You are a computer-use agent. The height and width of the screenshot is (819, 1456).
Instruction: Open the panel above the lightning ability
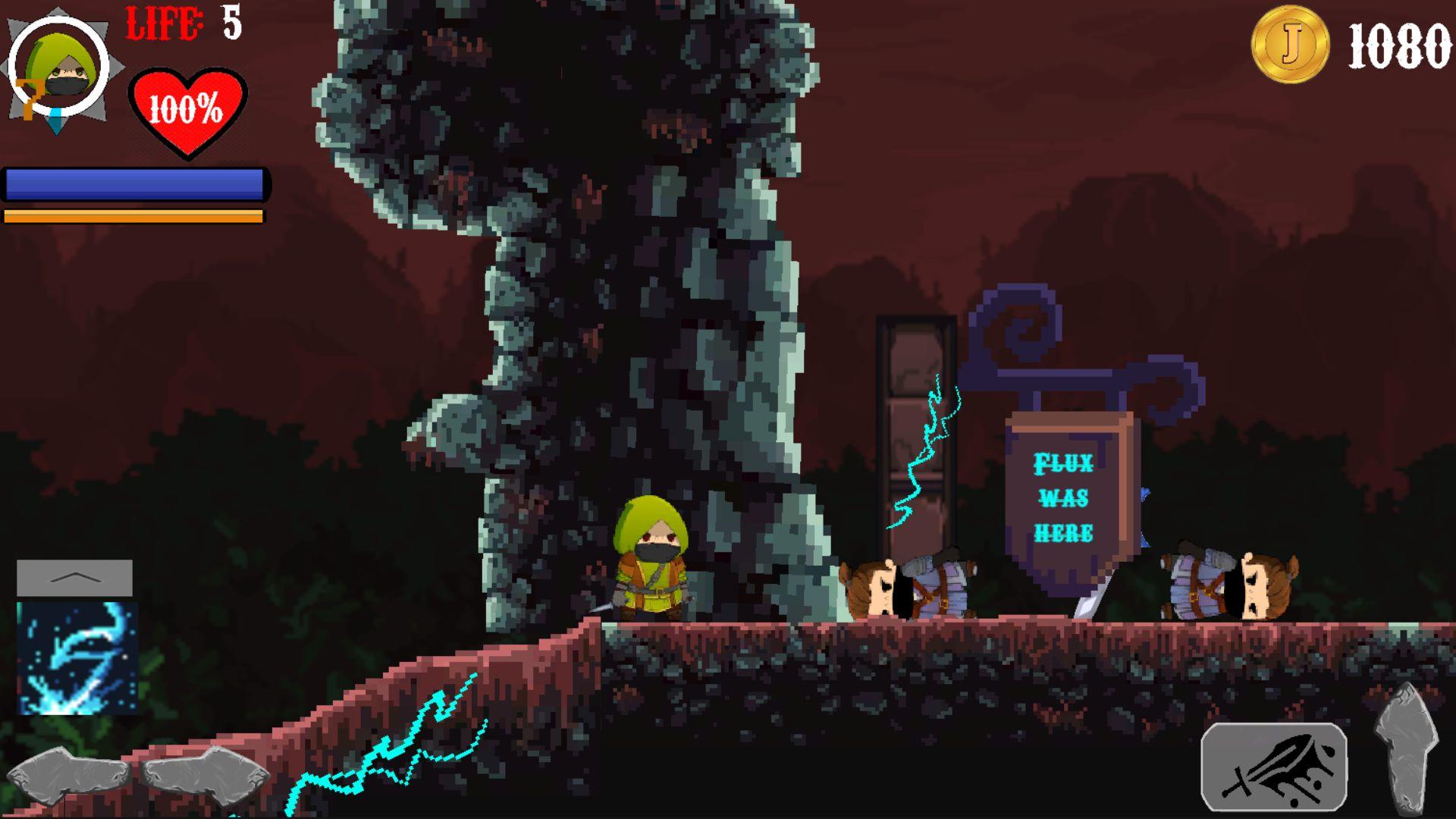74,578
